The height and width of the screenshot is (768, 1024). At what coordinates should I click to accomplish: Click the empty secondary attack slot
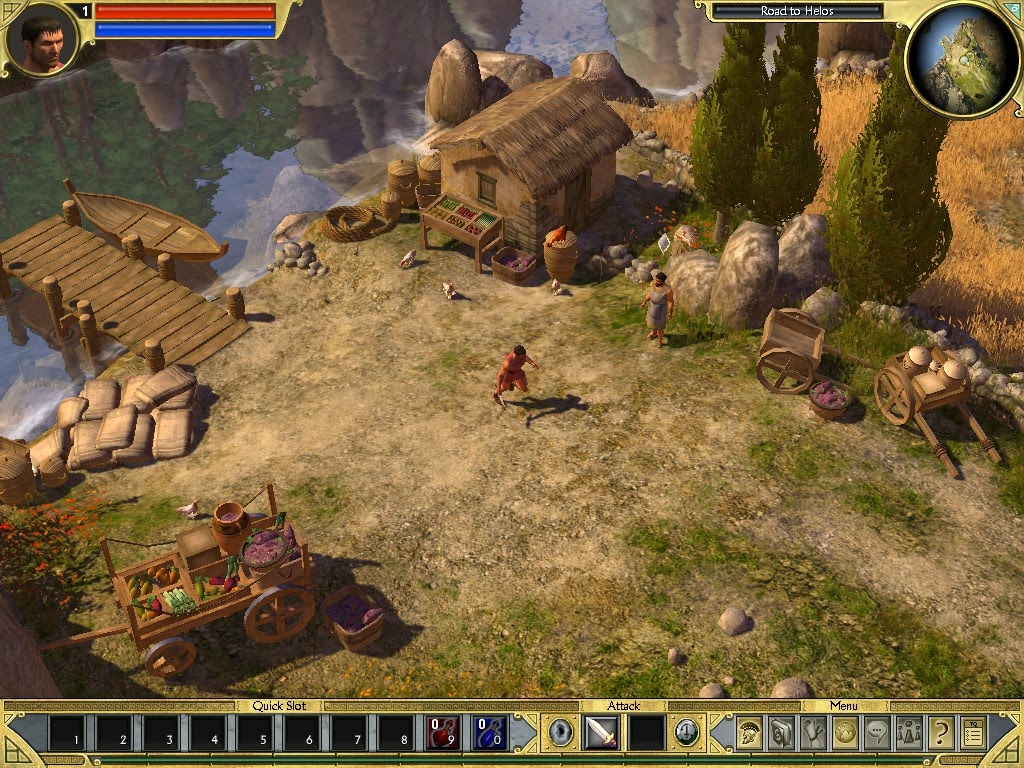(x=646, y=733)
